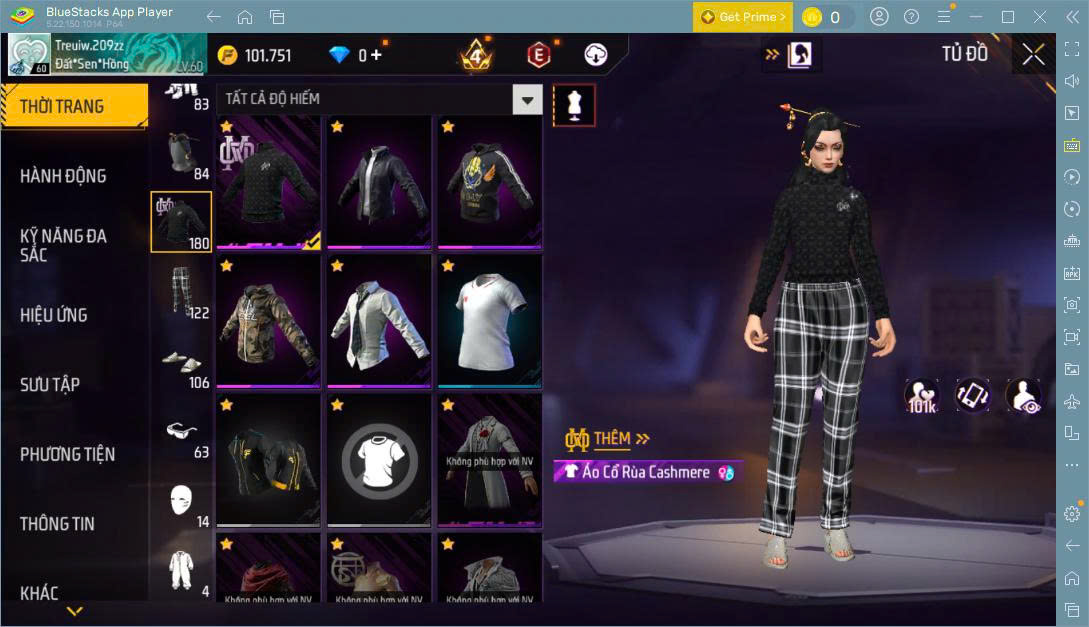This screenshot has width=1089, height=627.
Task: Close the wardrobe with the X button
Action: pos(1033,55)
